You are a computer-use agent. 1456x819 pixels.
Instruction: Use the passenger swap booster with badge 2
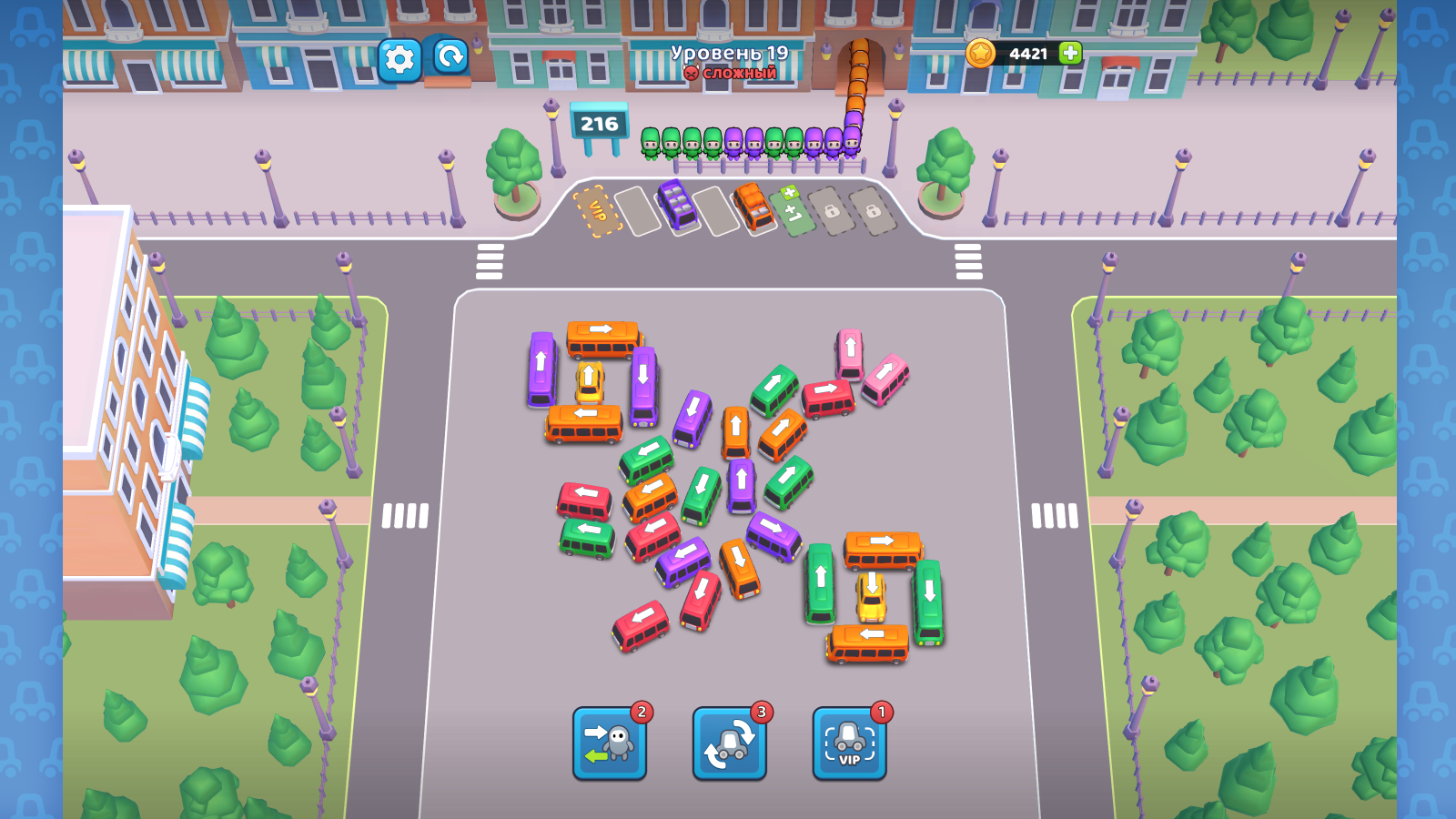[611, 743]
